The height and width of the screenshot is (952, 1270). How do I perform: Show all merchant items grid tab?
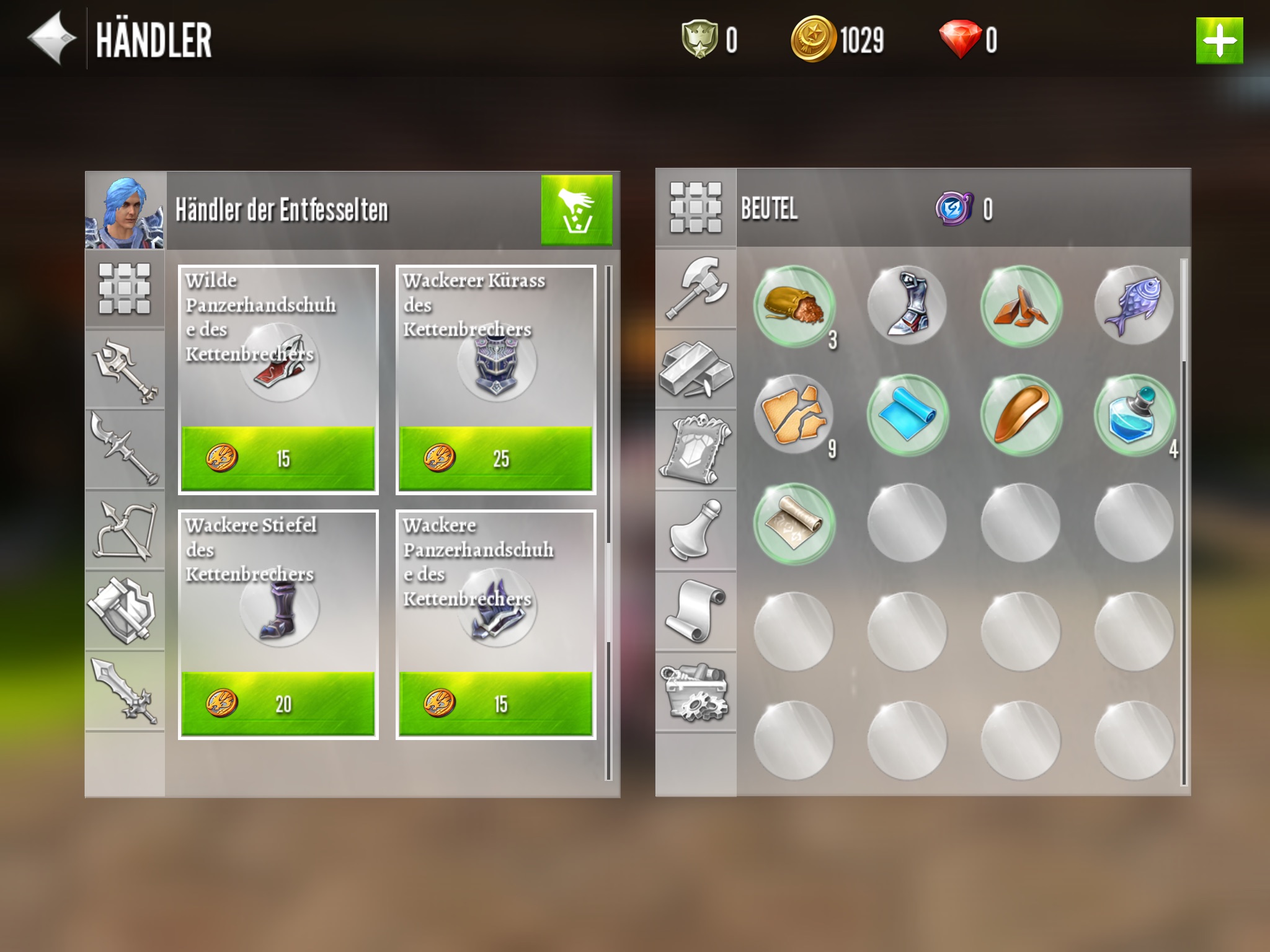click(125, 288)
